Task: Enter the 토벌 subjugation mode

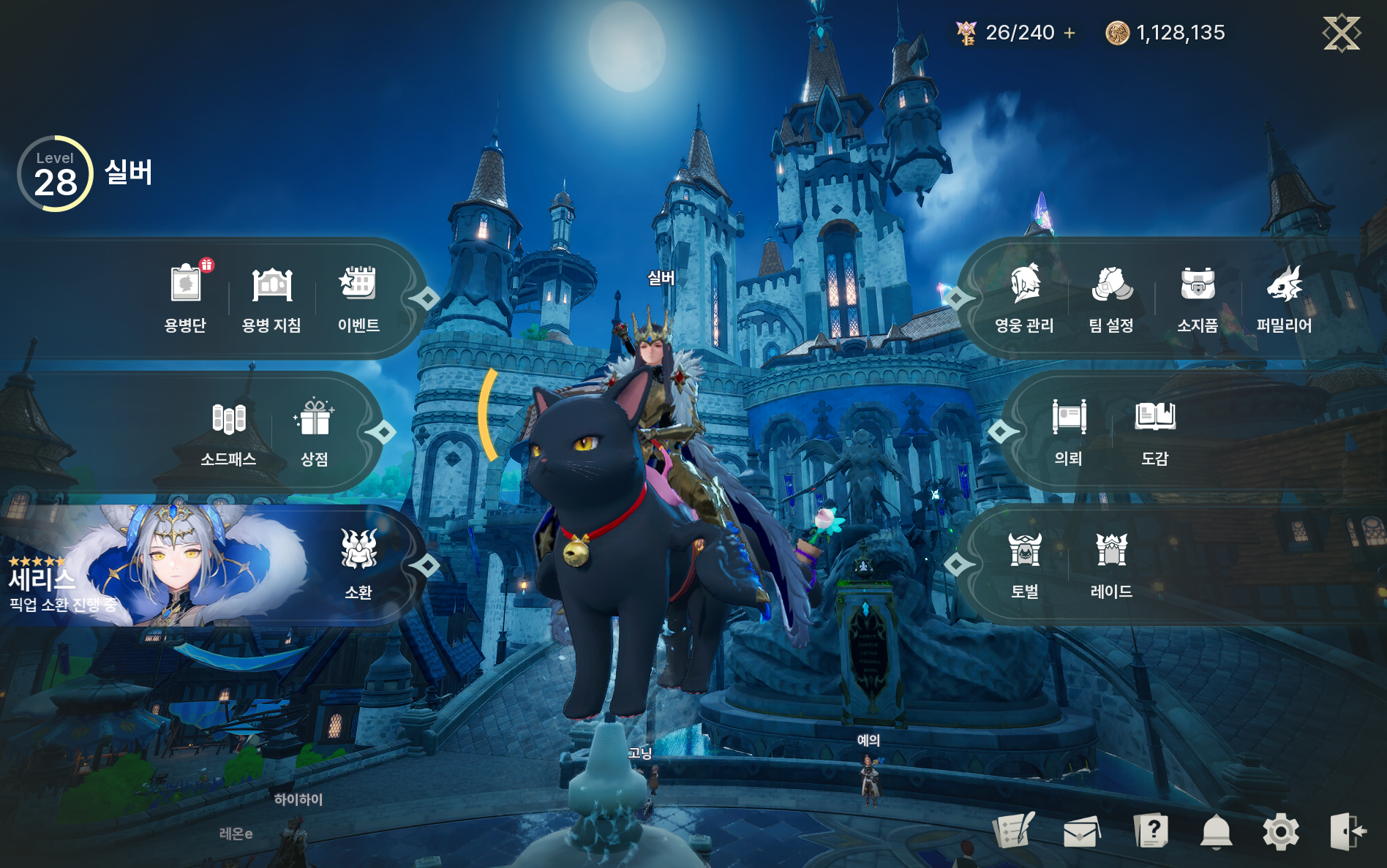Action: 1024,563
